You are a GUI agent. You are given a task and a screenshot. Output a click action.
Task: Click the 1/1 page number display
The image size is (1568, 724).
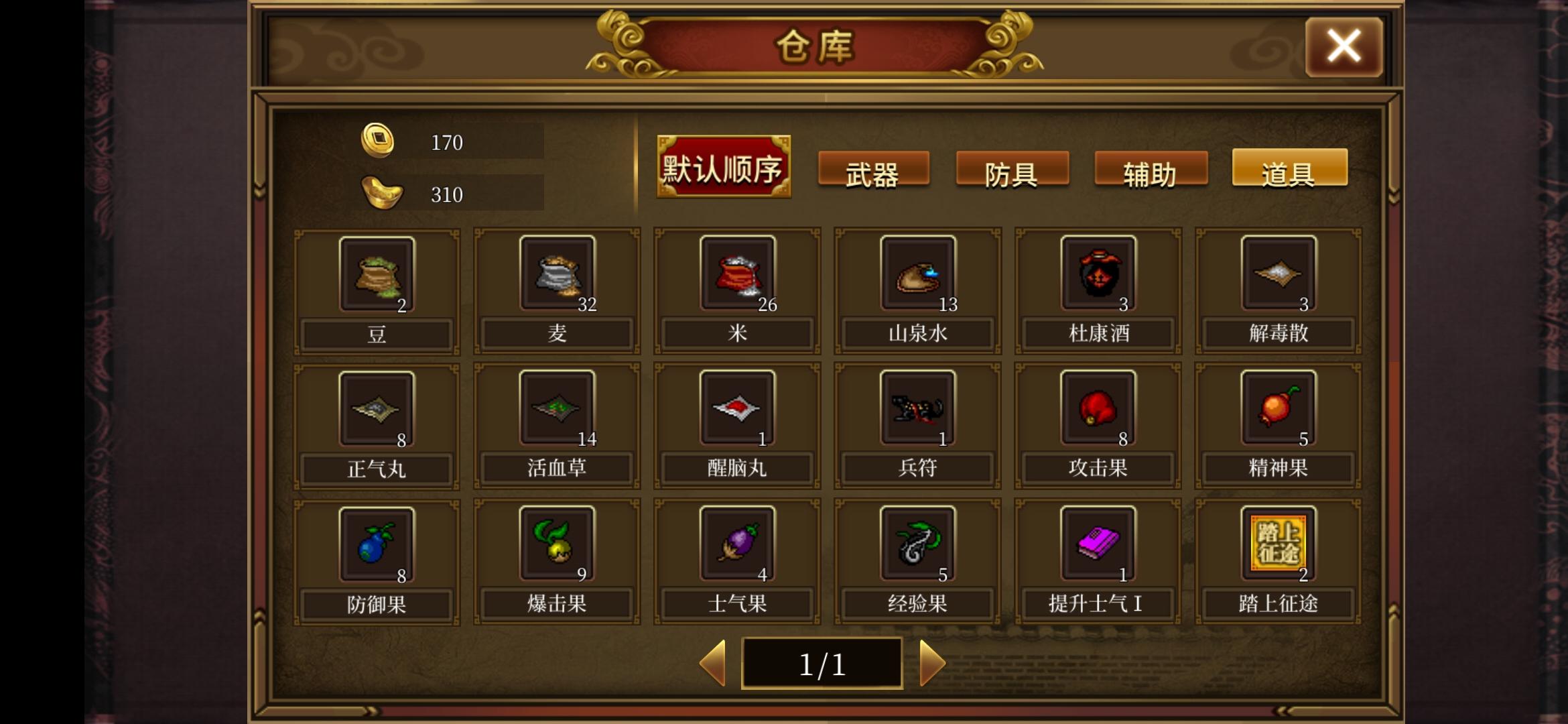[822, 662]
